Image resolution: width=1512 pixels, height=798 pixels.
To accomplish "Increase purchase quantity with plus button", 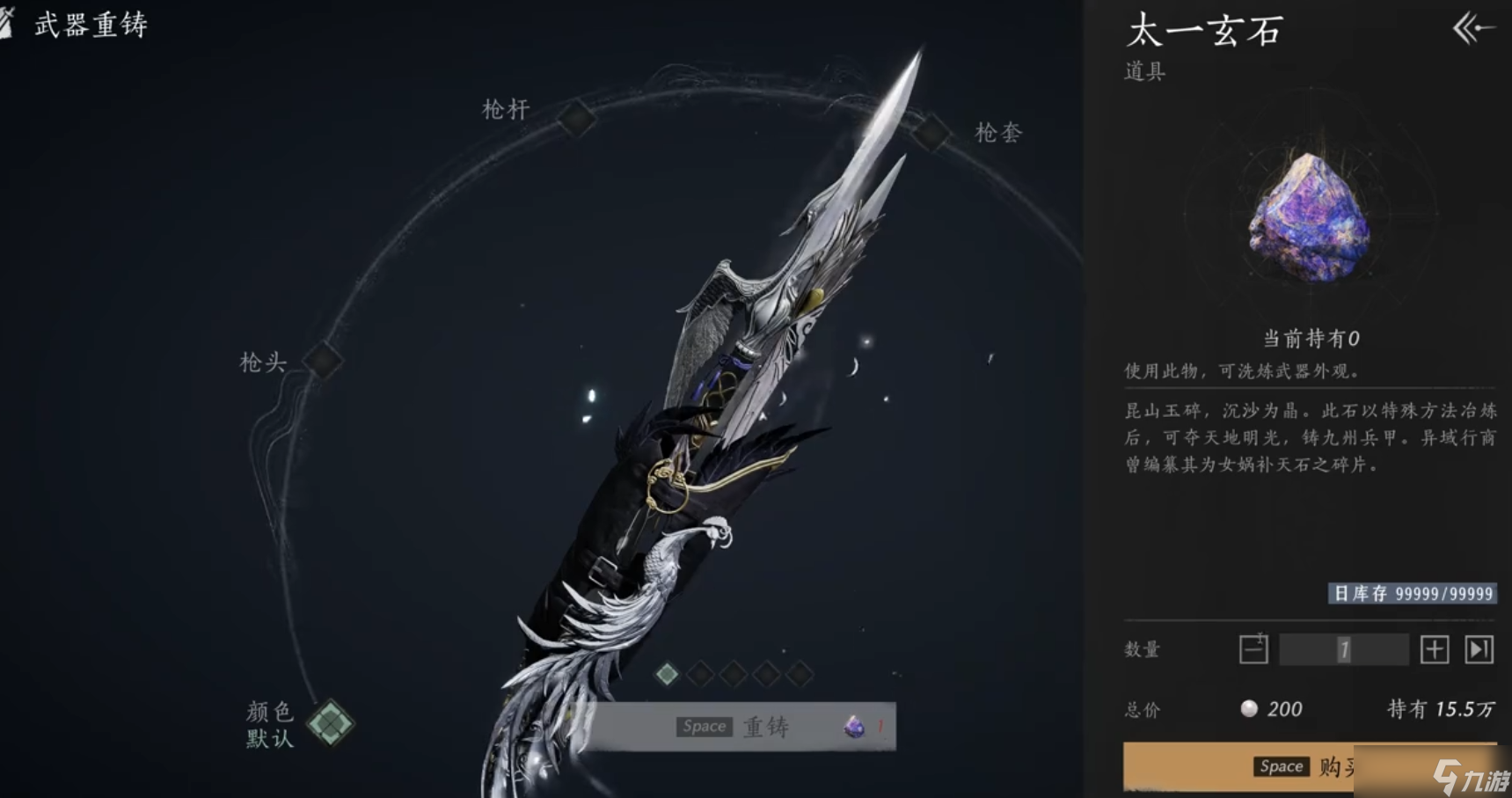I will [1434, 649].
